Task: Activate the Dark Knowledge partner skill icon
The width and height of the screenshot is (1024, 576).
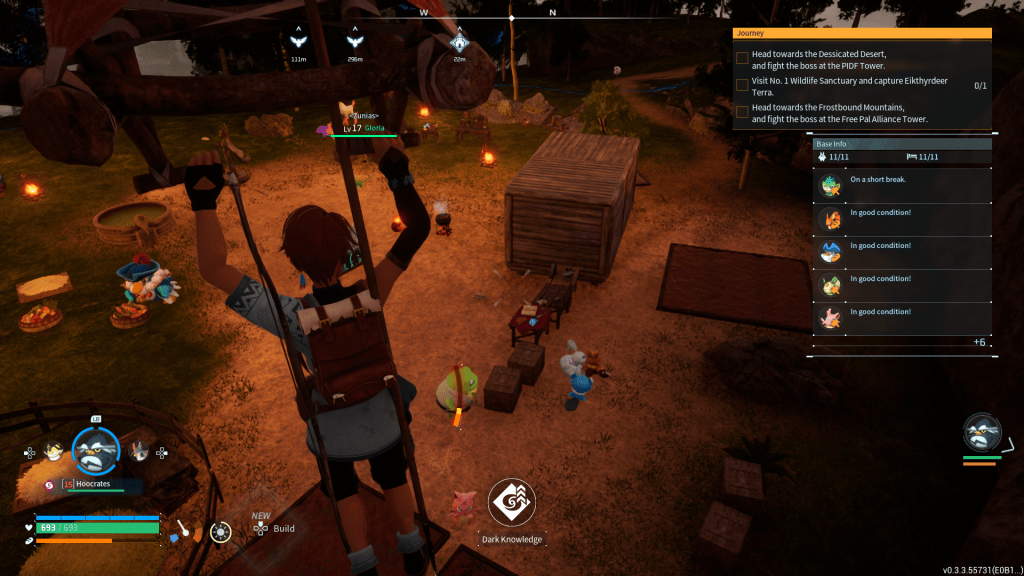Action: pos(512,504)
